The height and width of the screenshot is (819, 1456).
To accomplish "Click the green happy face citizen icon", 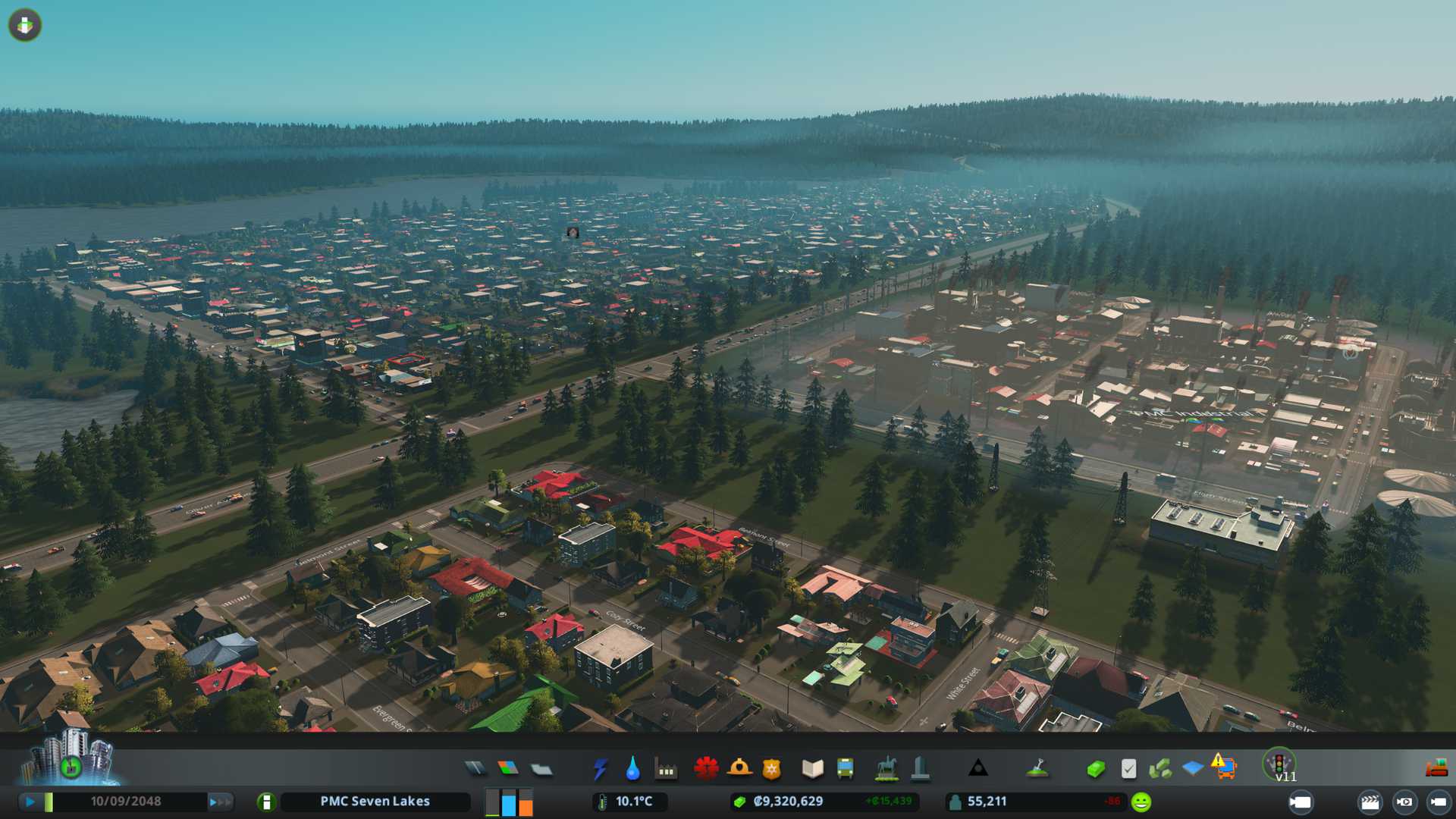I will (x=1141, y=802).
